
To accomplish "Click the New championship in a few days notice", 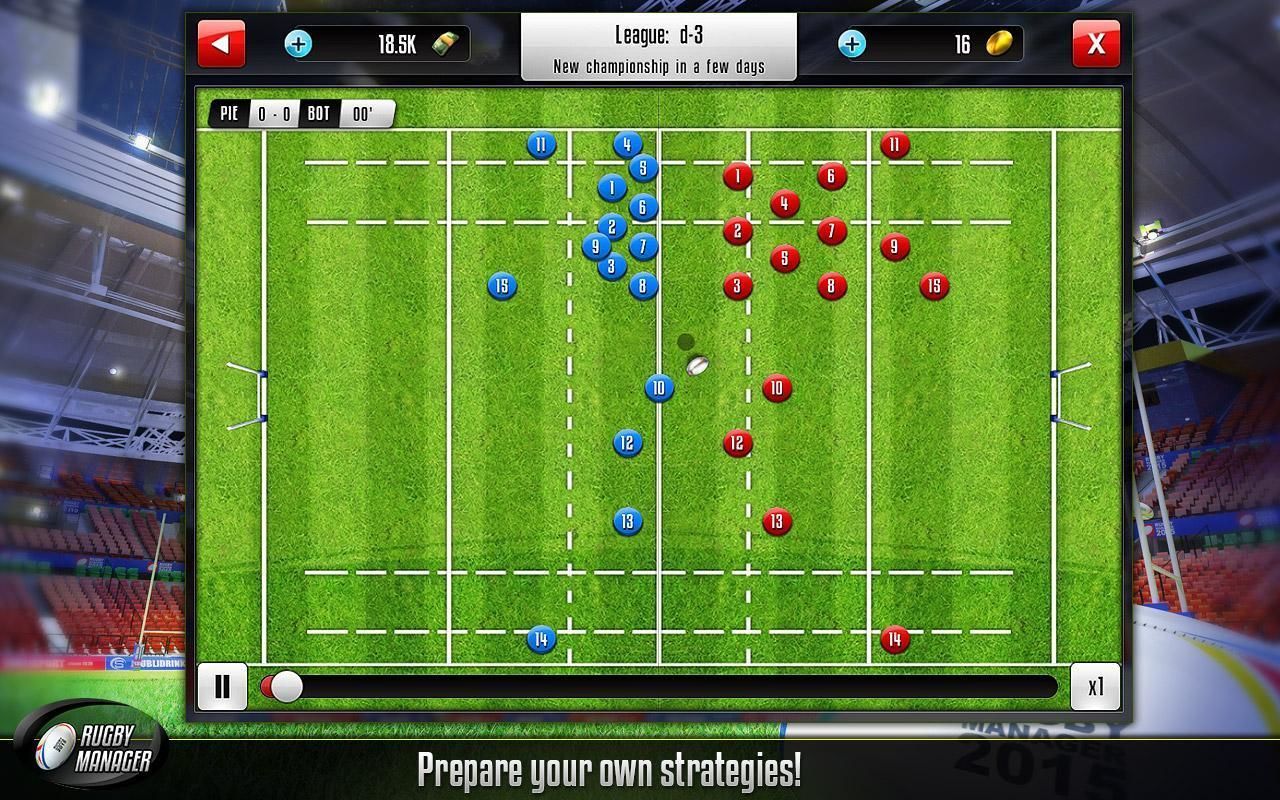I will (659, 67).
